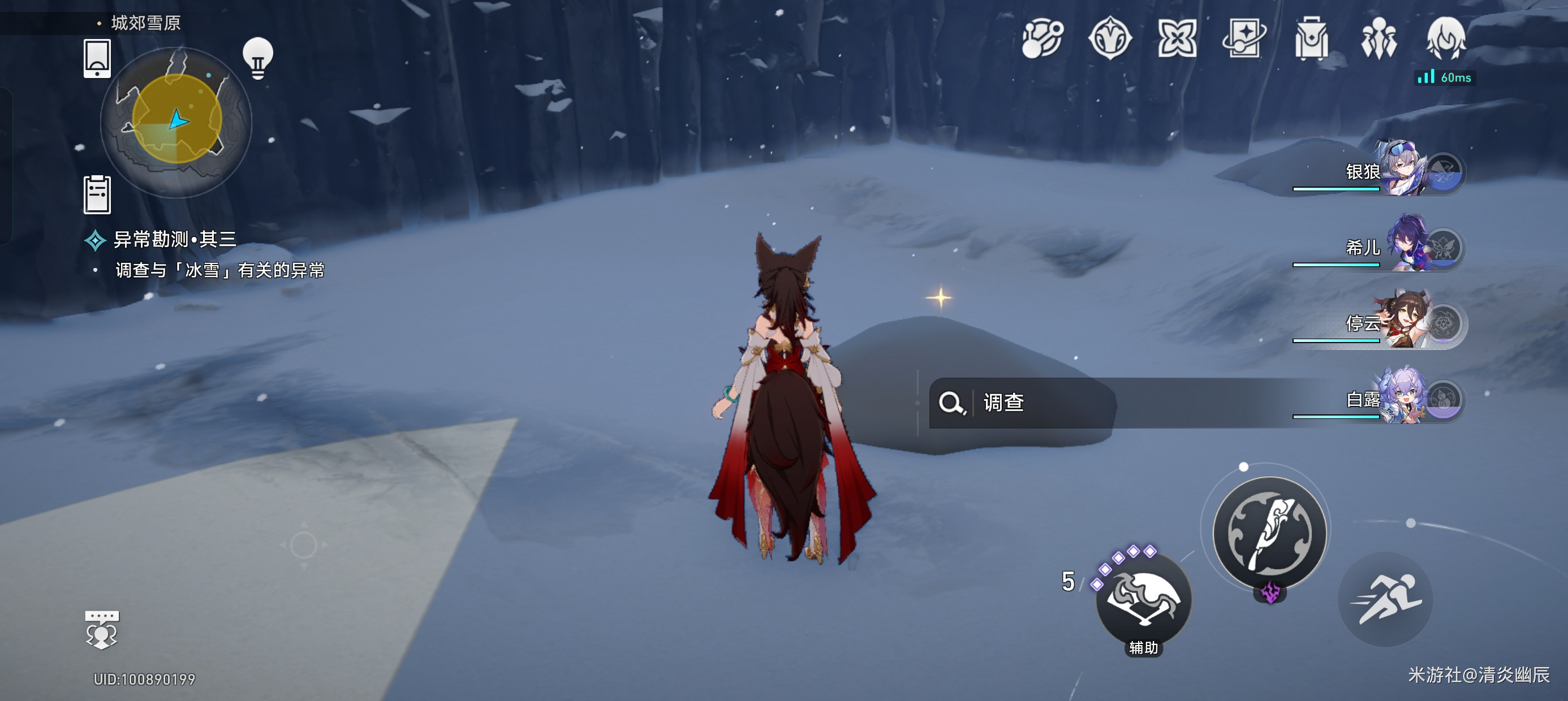Use the basic attack weapon button

pyautogui.click(x=1270, y=533)
